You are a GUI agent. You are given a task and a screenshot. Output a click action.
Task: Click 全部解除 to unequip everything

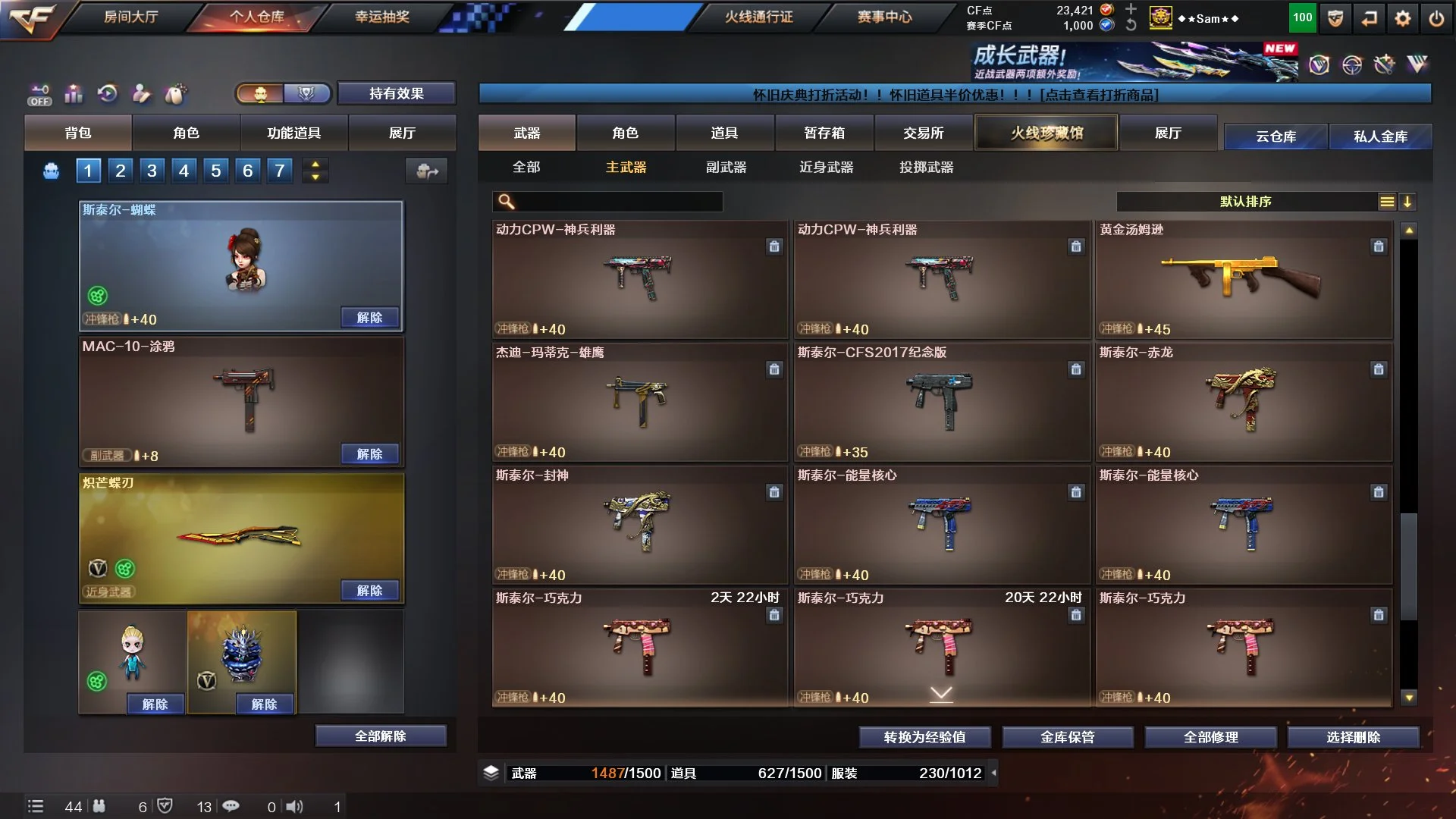pos(381,736)
